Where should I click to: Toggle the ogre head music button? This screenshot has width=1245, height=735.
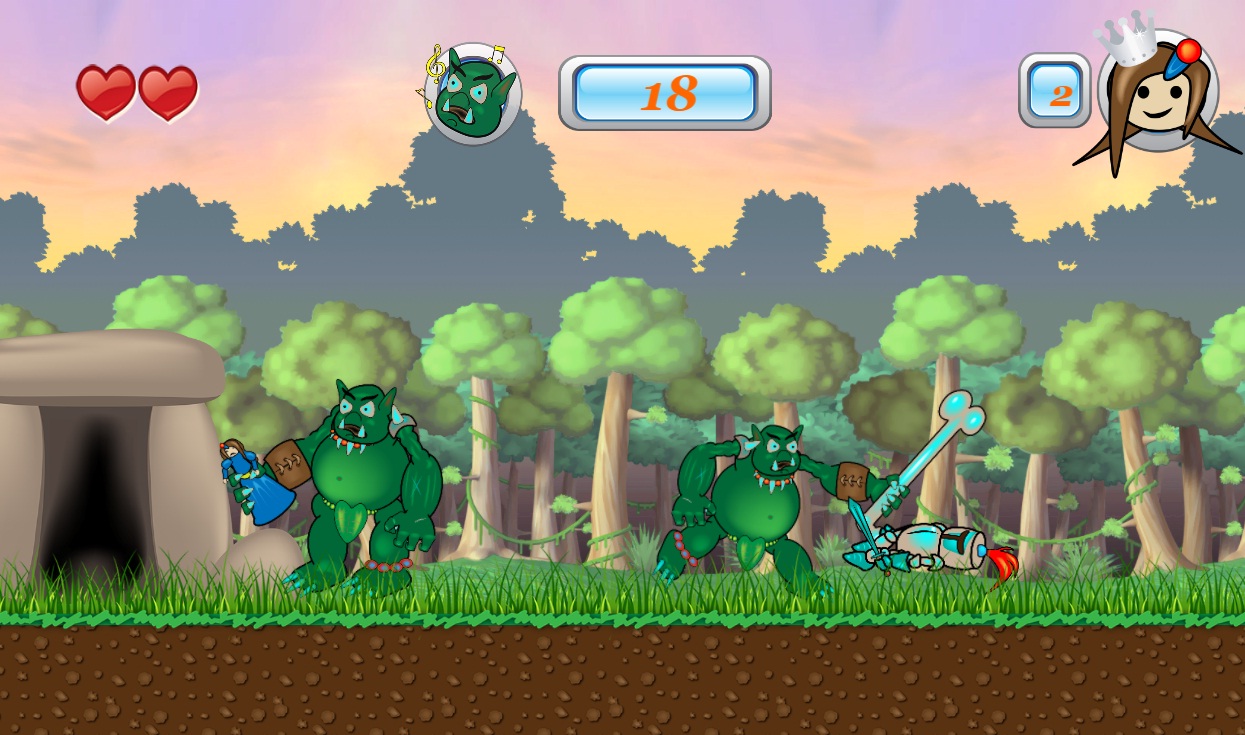pyautogui.click(x=473, y=94)
